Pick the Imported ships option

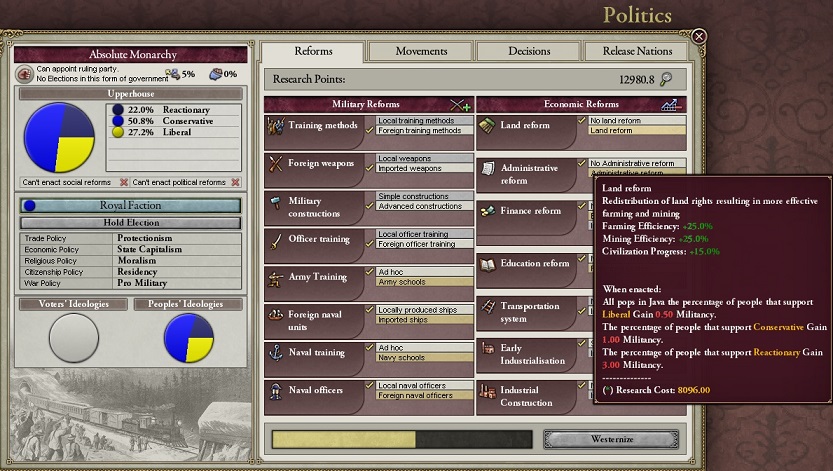point(424,320)
